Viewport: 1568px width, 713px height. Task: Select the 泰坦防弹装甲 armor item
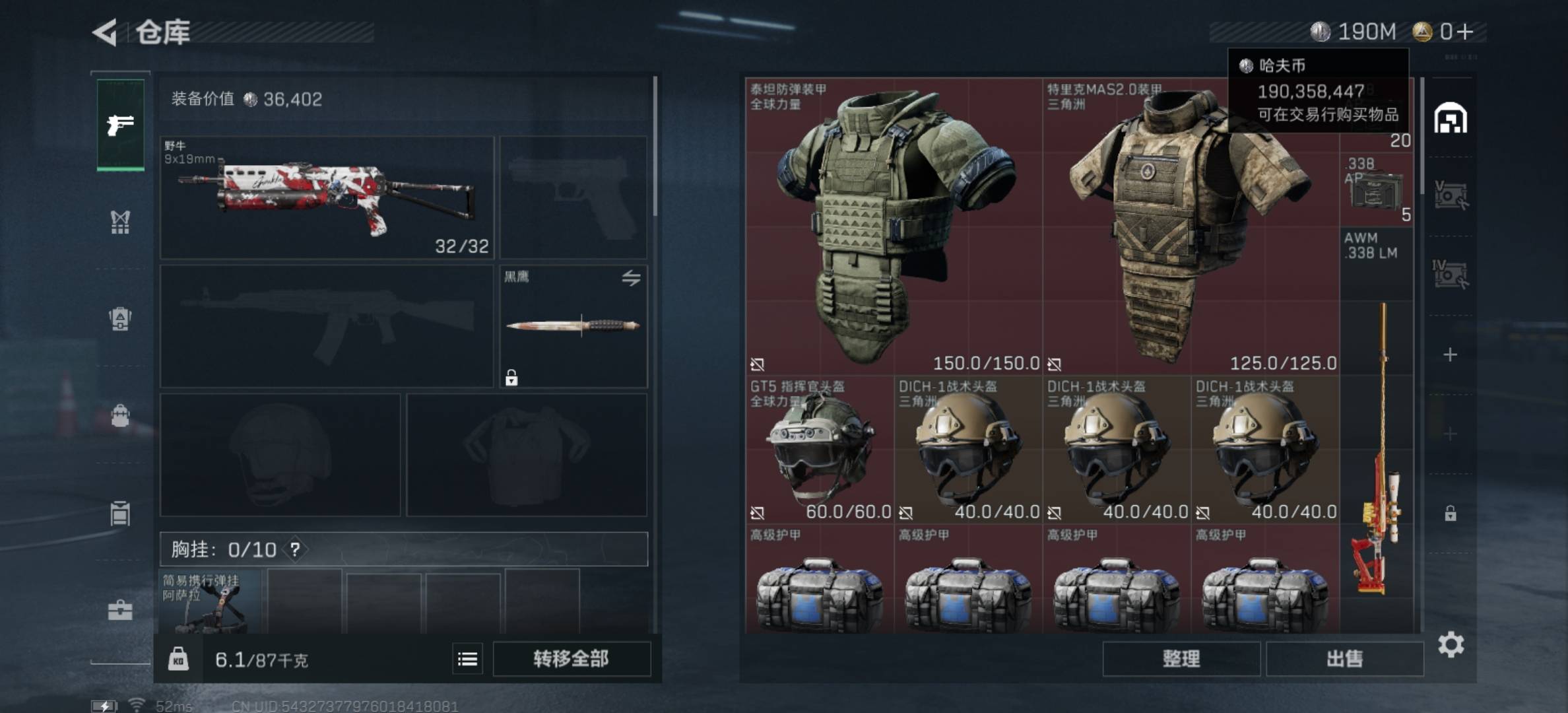coord(894,226)
